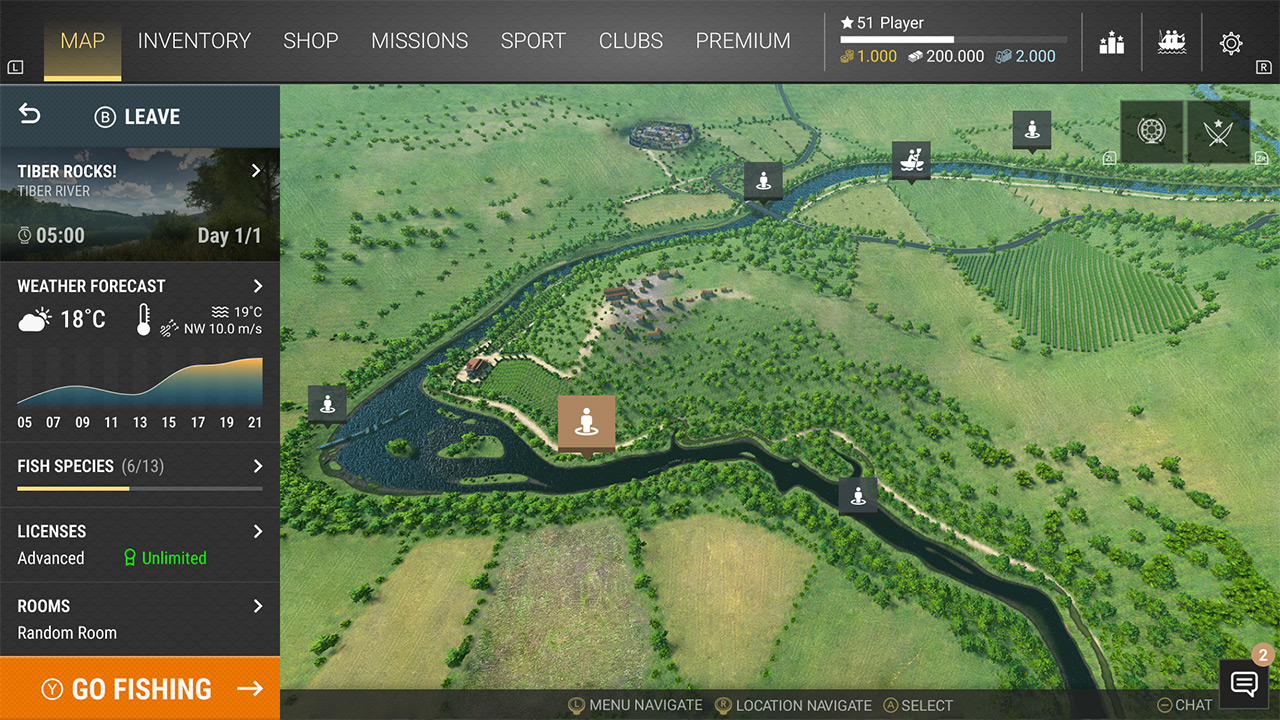Open the settings gear icon
This screenshot has width=1280, height=720.
(1233, 42)
